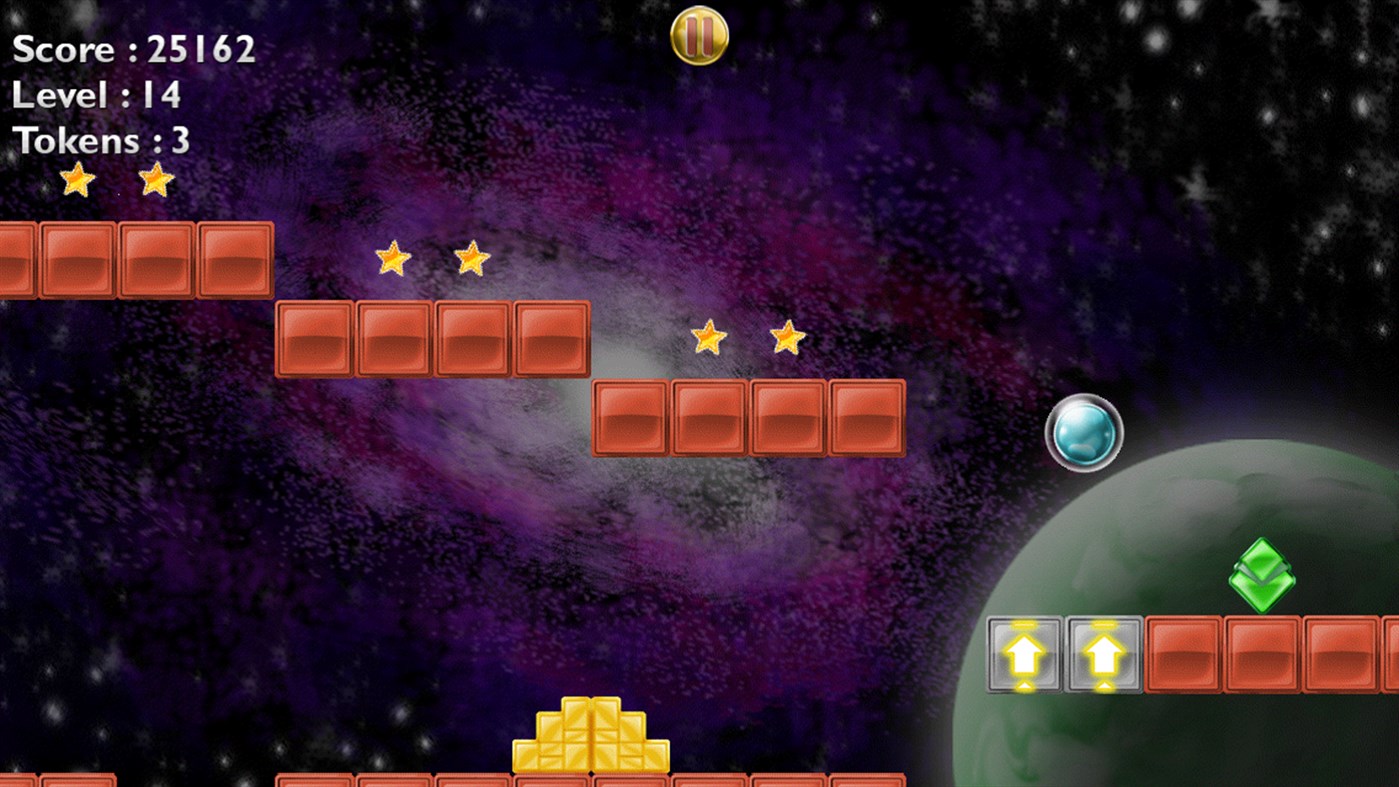Image resolution: width=1399 pixels, height=787 pixels.
Task: Click the Level : 14 label
Action: tap(95, 95)
